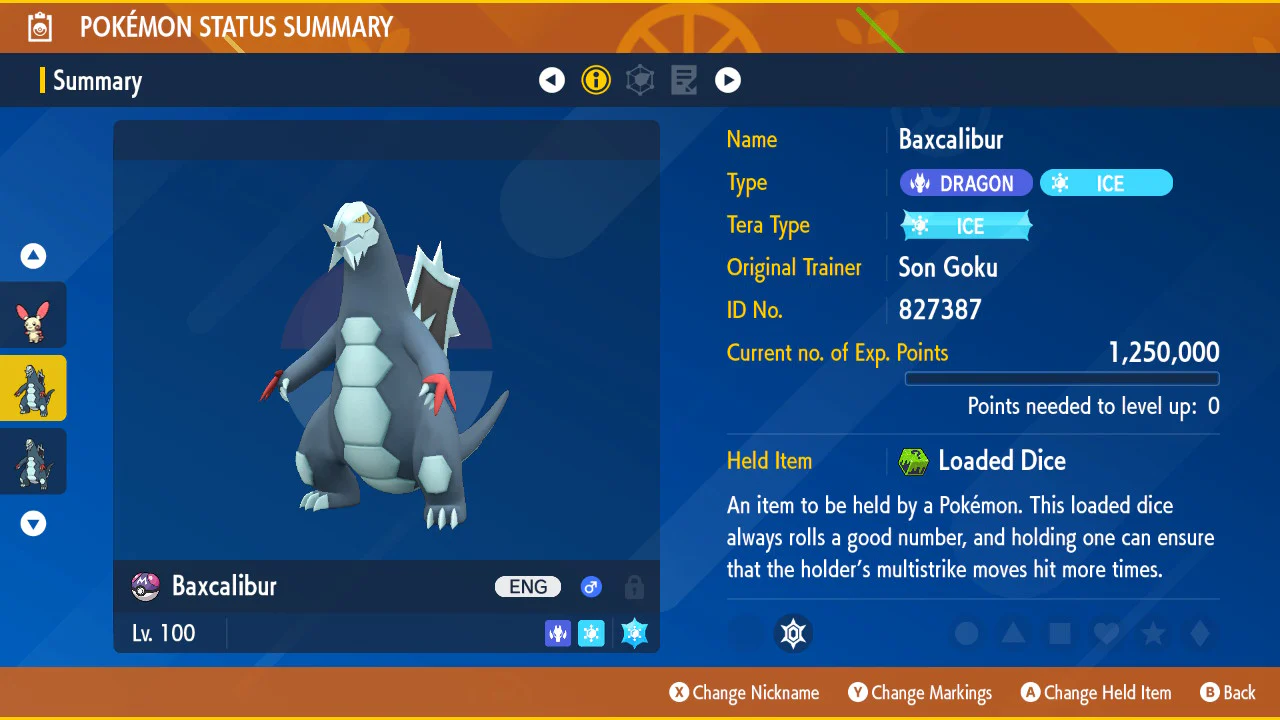Toggle the circle marking

[x=966, y=633]
